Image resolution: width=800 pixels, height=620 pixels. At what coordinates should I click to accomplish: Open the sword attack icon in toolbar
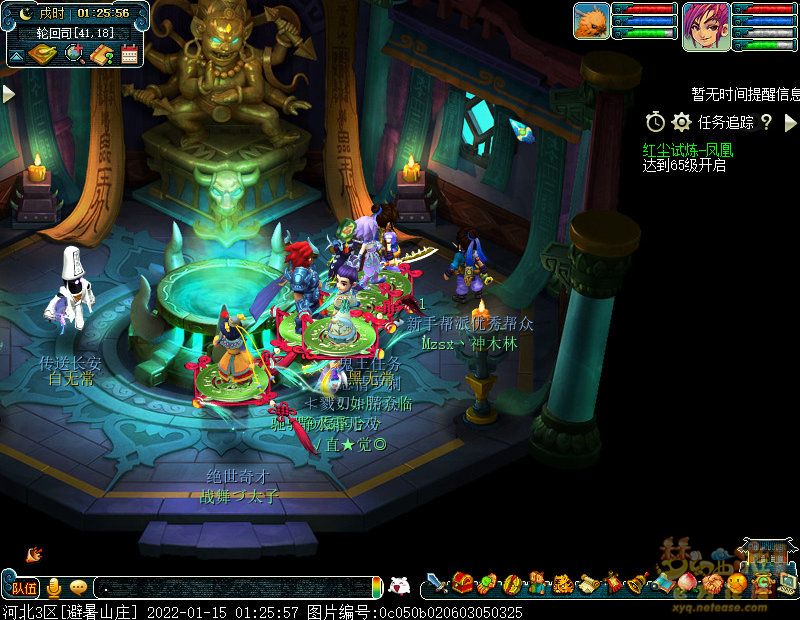click(437, 582)
